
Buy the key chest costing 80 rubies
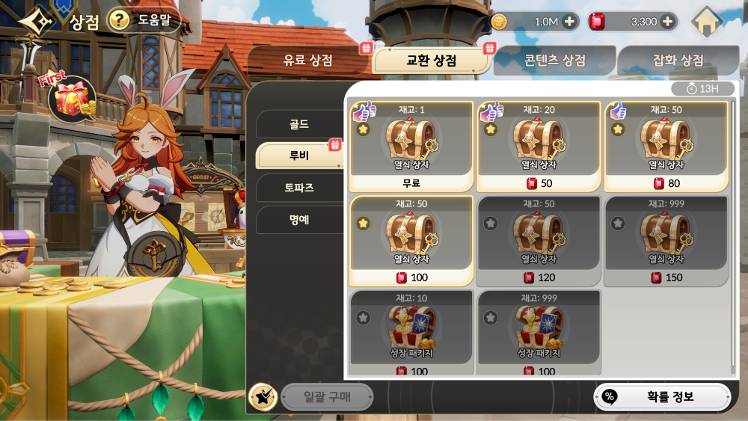tap(665, 146)
